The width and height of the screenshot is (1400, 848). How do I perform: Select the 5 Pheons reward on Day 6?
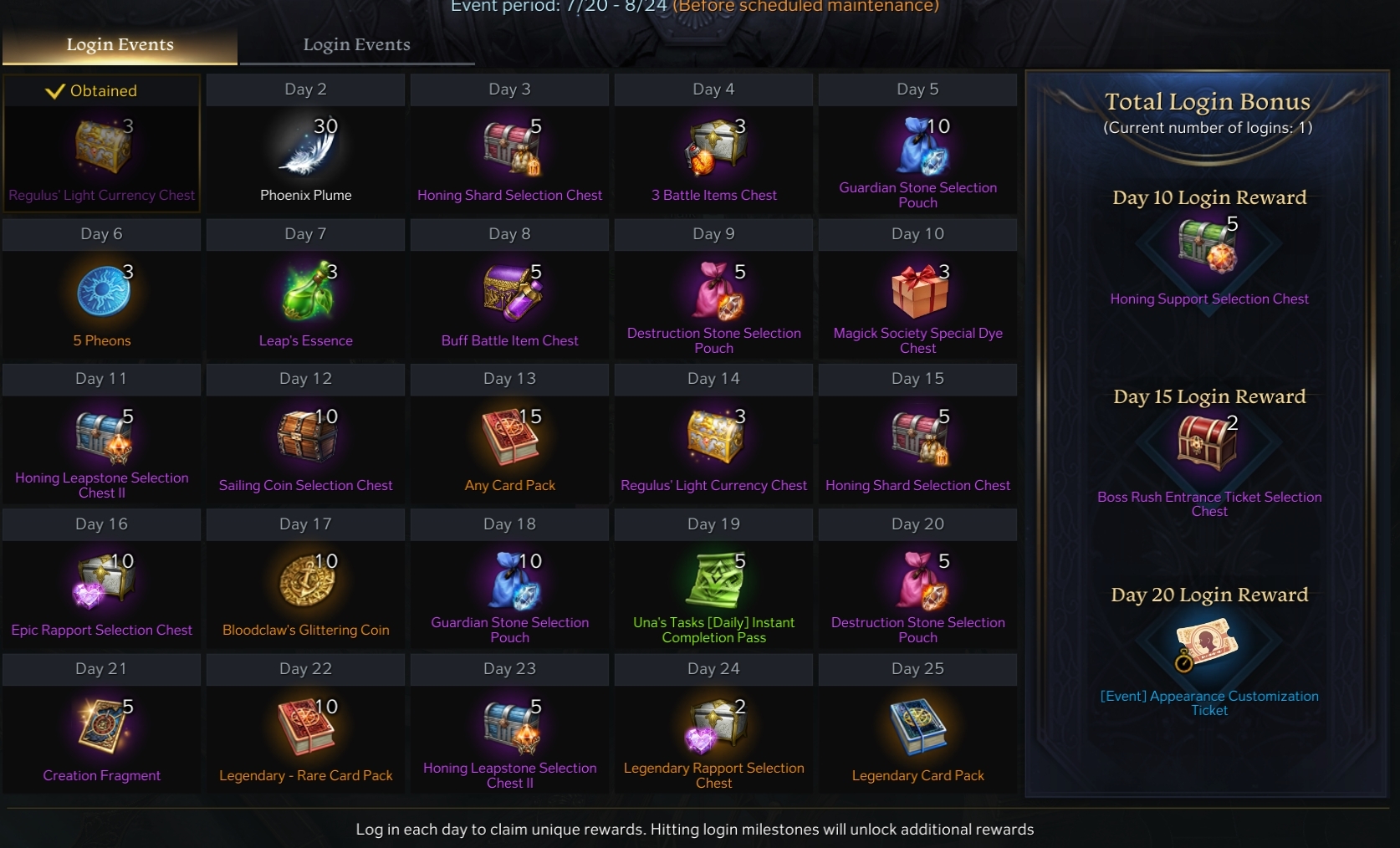point(101,293)
